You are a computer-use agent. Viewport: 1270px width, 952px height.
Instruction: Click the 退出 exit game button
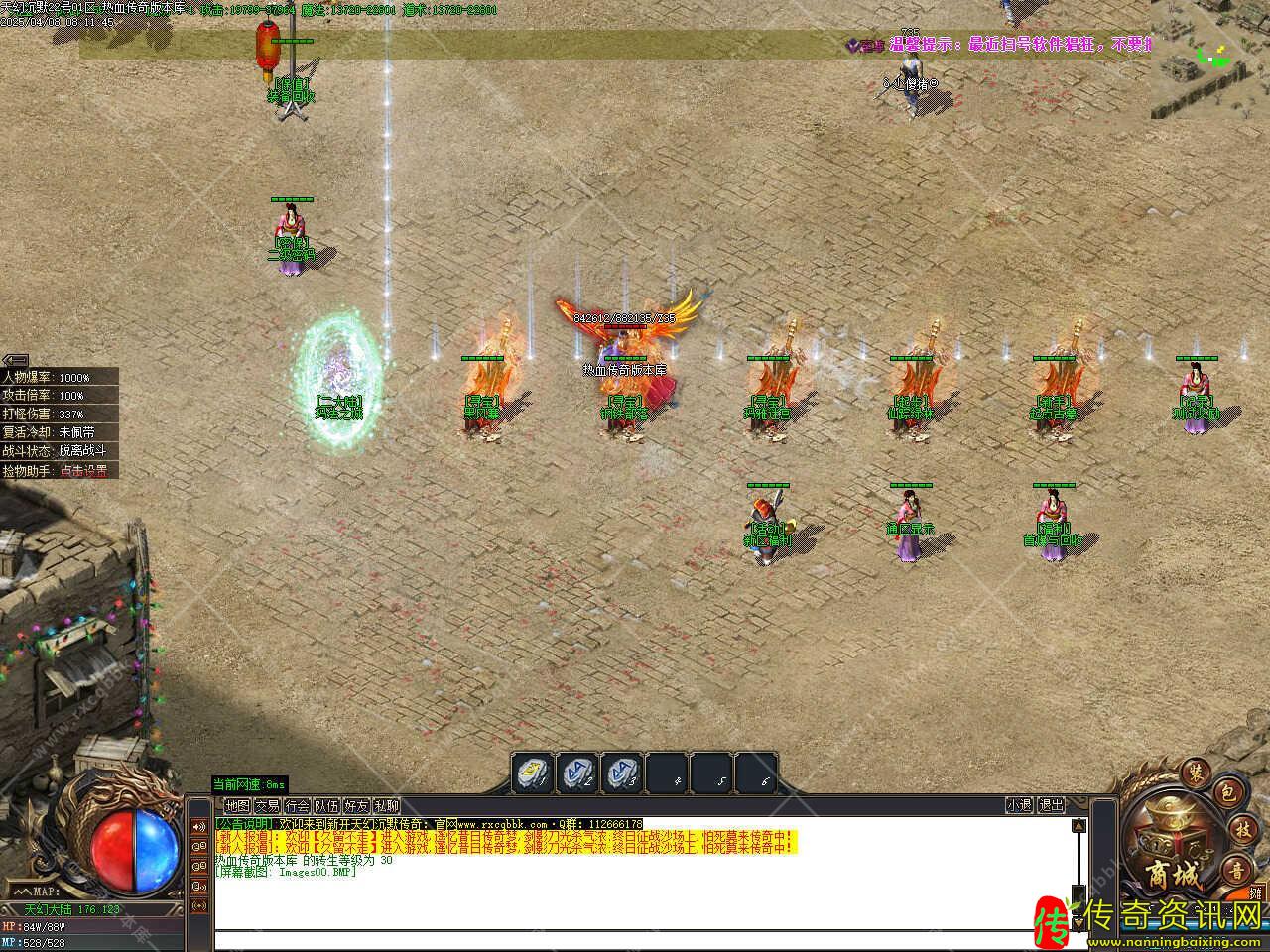[x=1051, y=805]
